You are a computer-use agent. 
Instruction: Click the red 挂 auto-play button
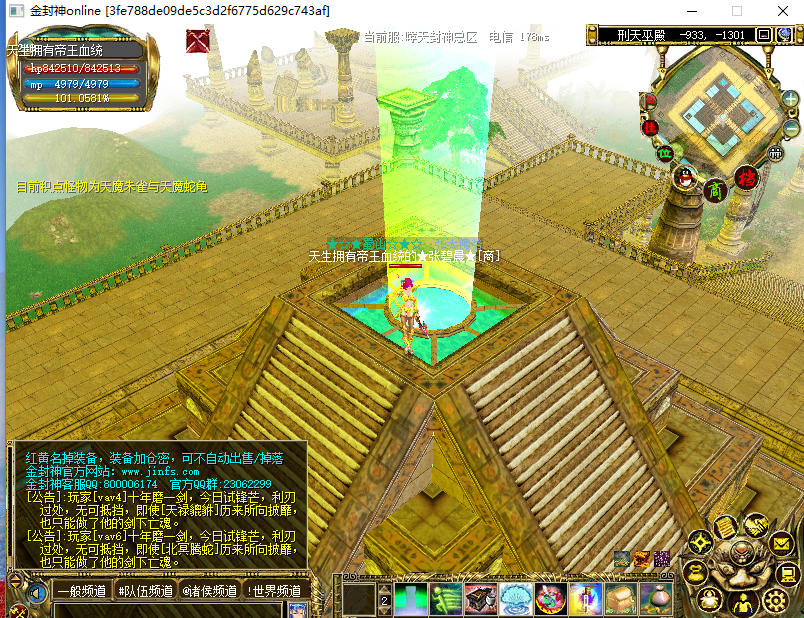click(649, 127)
